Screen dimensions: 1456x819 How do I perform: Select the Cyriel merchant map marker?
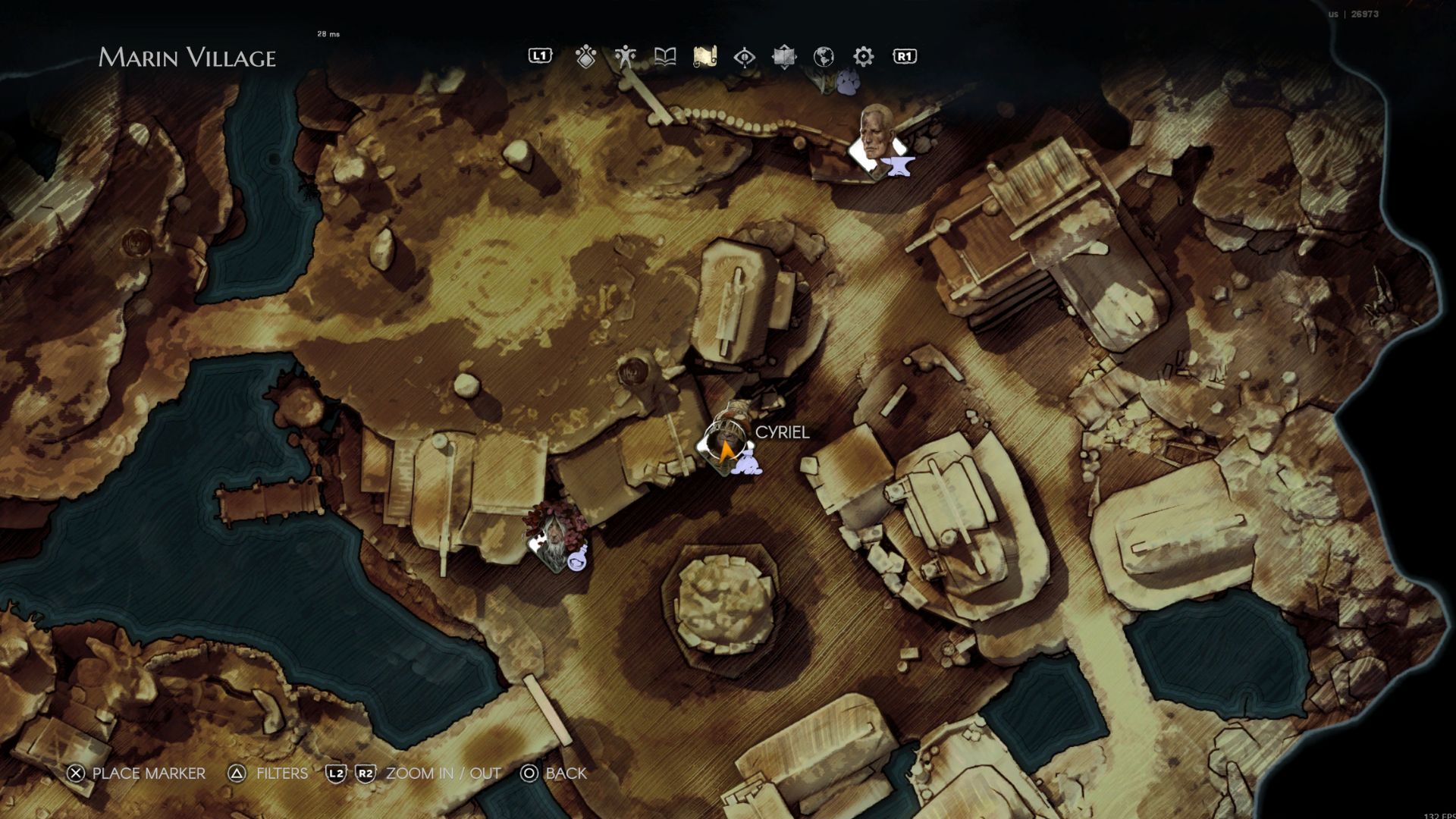(726, 447)
